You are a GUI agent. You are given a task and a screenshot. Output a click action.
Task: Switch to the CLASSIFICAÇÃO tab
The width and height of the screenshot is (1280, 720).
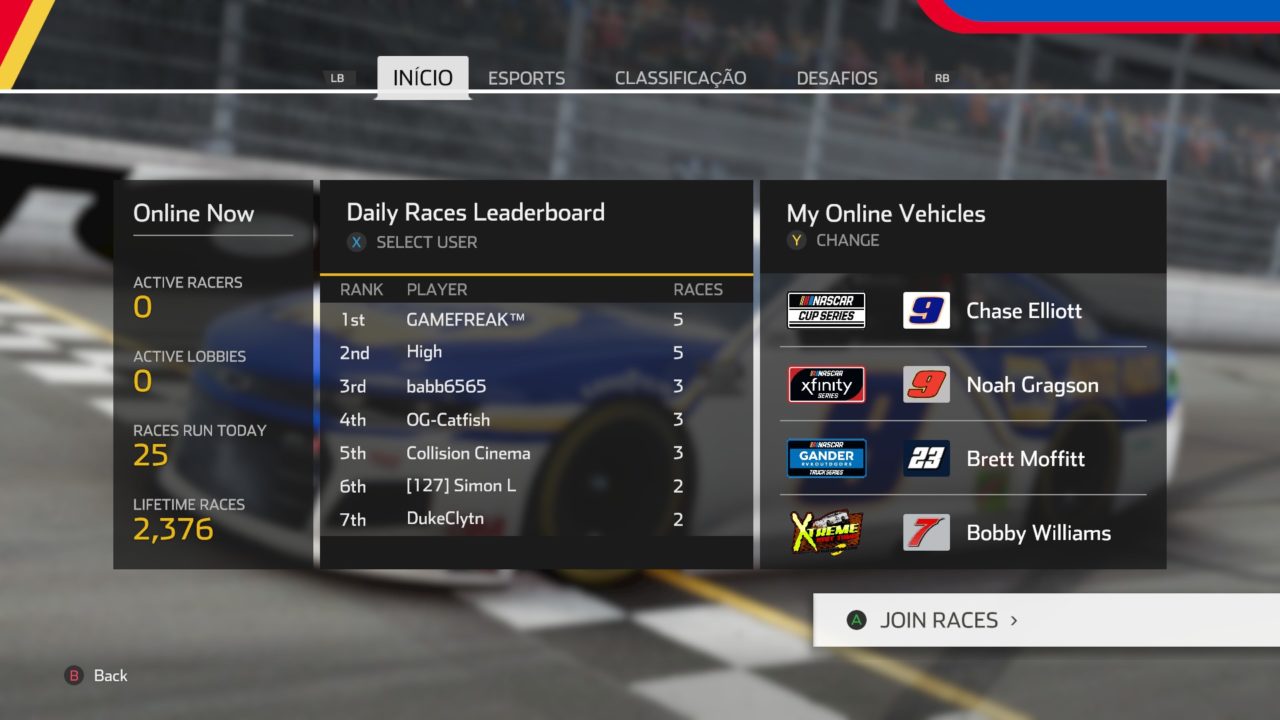tap(680, 78)
